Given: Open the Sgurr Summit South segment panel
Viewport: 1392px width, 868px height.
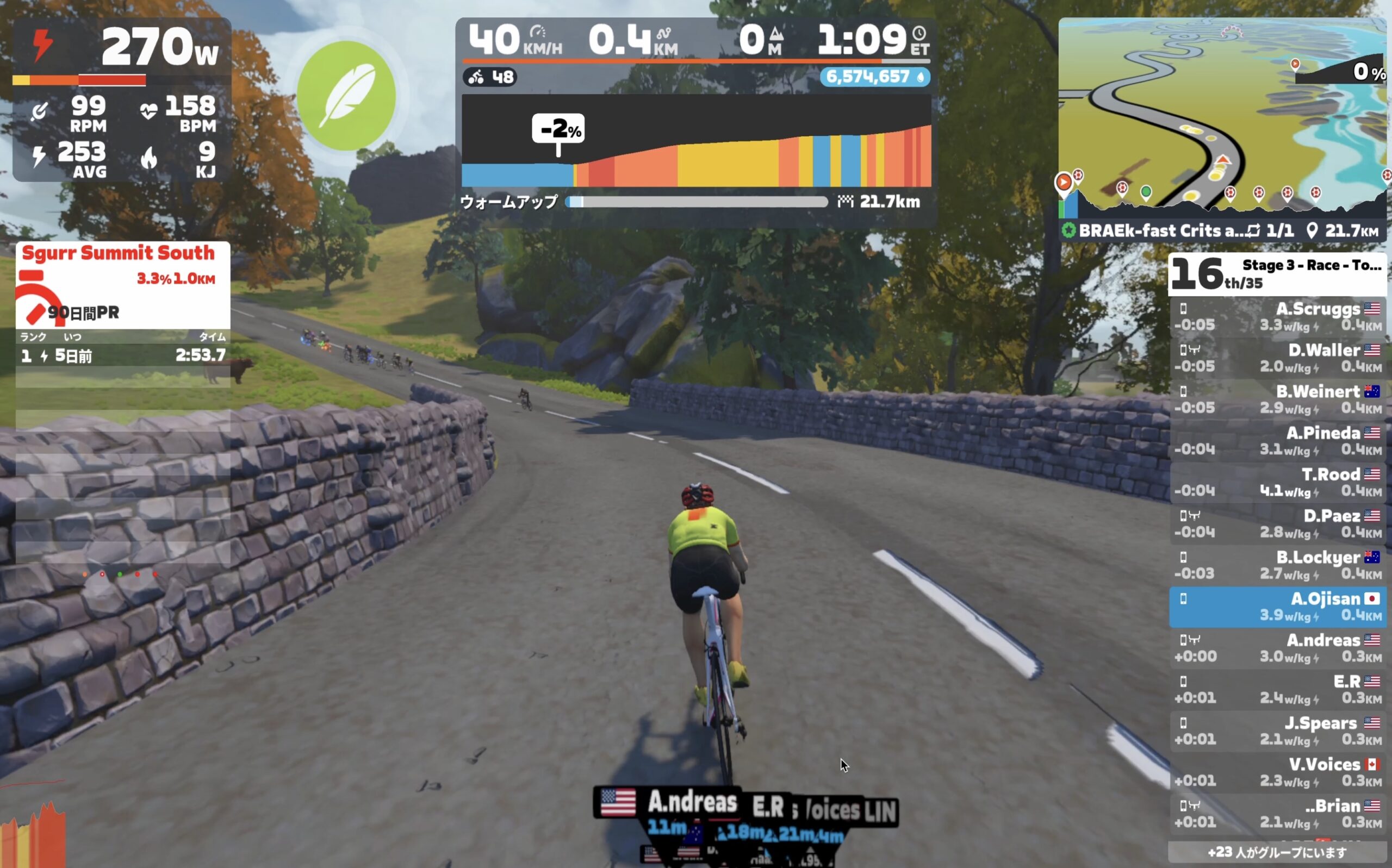Looking at the screenshot, I should click(123, 285).
